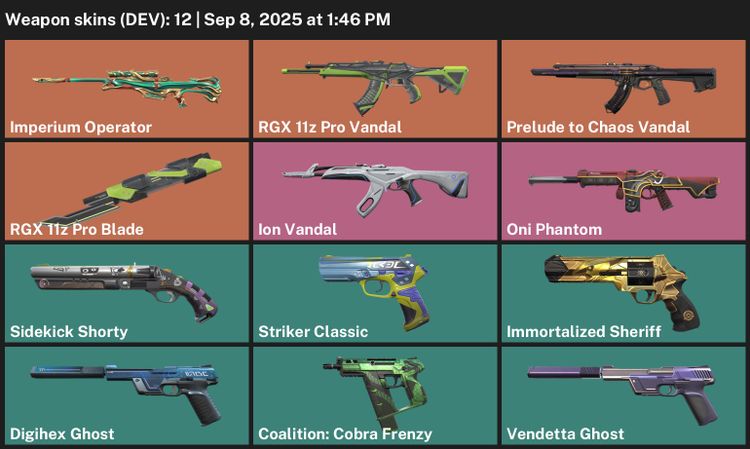Choose the RGX 11z Pro Vandal skin
This screenshot has width=750, height=449.
(x=374, y=88)
